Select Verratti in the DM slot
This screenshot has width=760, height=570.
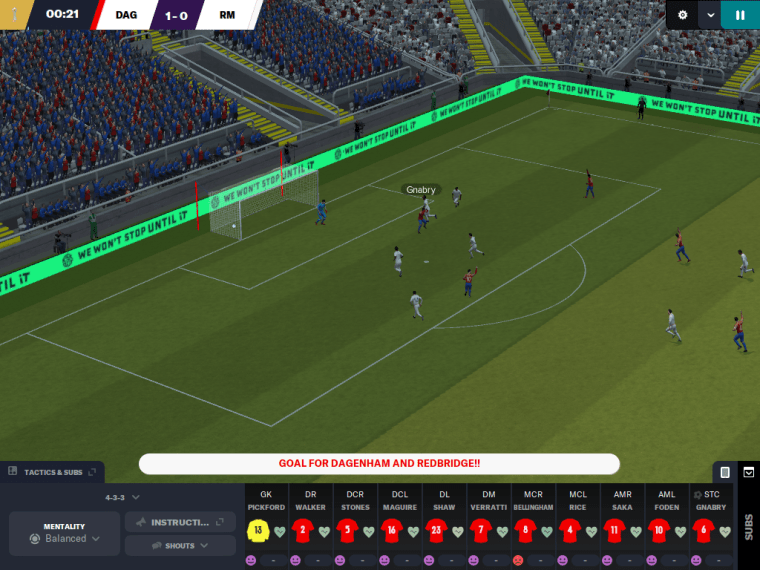tap(480, 530)
